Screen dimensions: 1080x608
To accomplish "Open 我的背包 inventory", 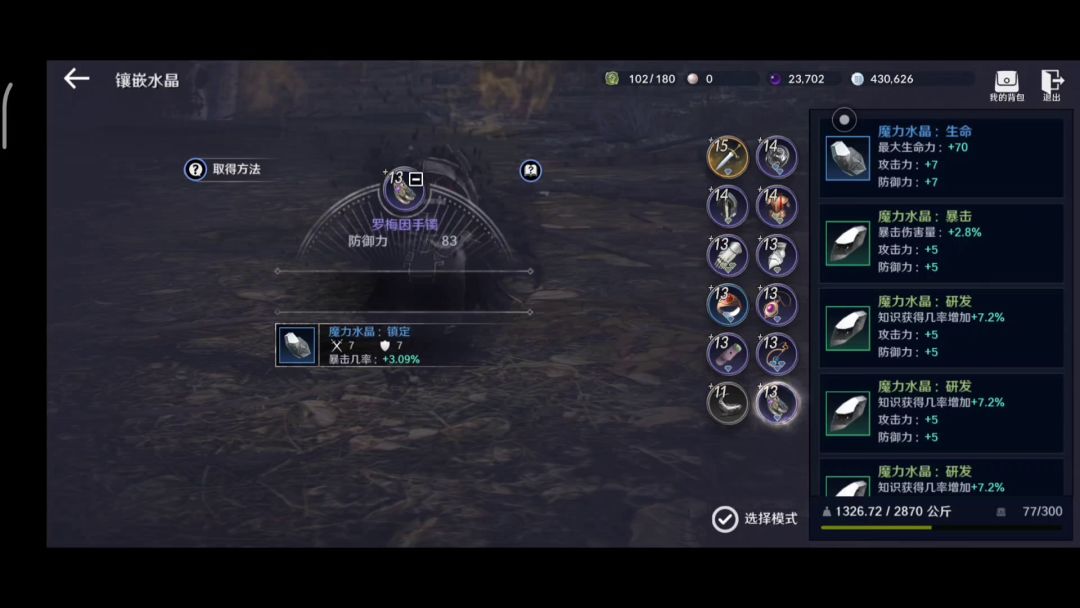I will (1006, 85).
